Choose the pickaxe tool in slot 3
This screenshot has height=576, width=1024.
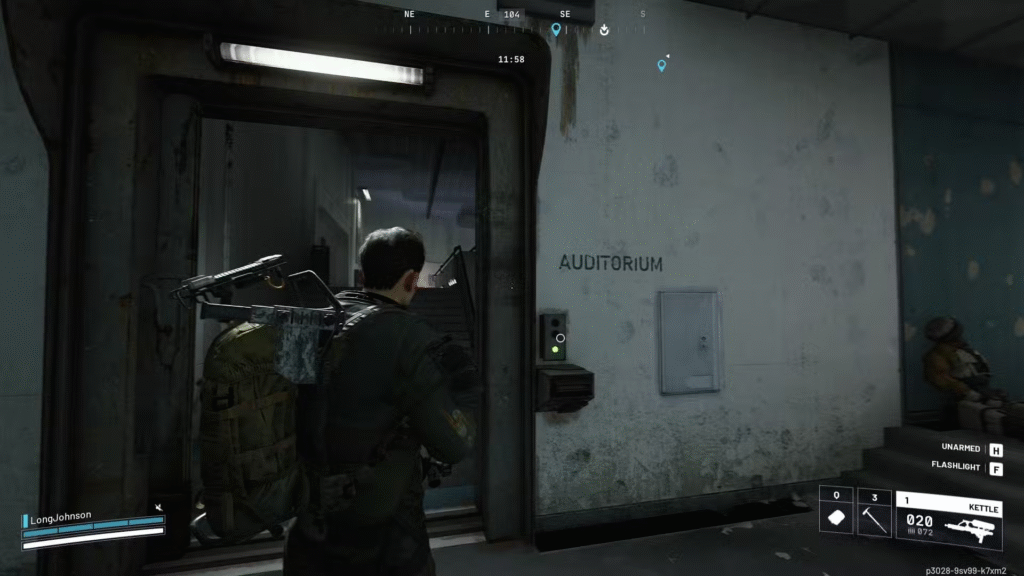coord(875,519)
